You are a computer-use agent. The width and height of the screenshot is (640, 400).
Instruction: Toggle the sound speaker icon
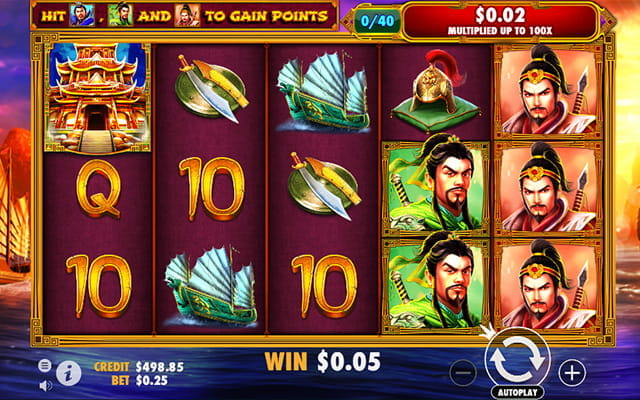[x=46, y=384]
